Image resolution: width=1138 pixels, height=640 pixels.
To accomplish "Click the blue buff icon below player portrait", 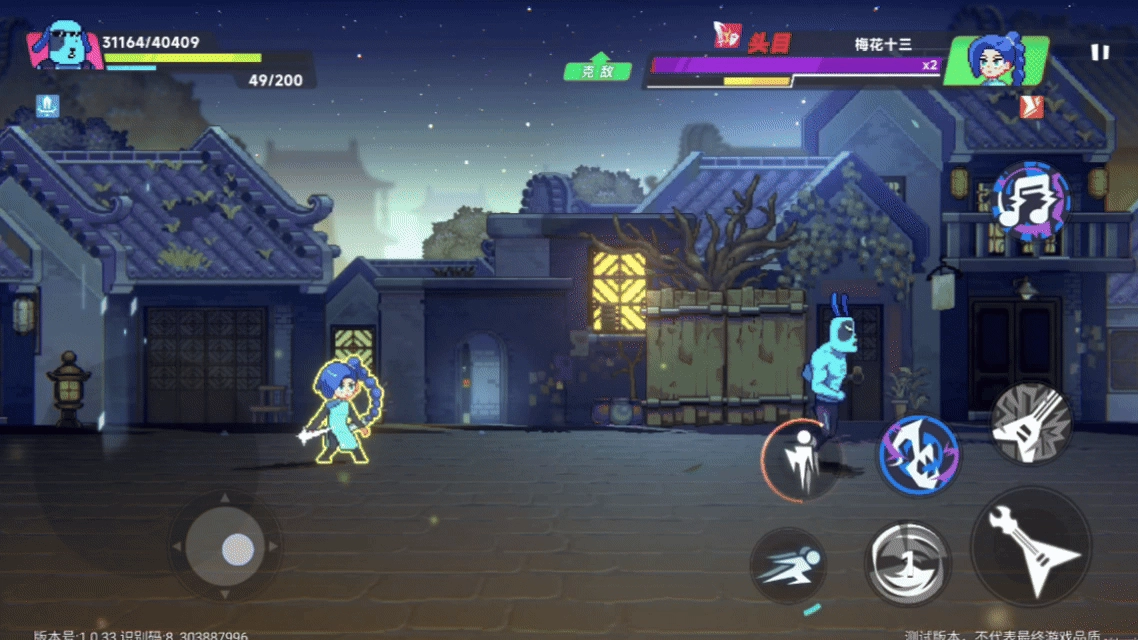I will 46,105.
